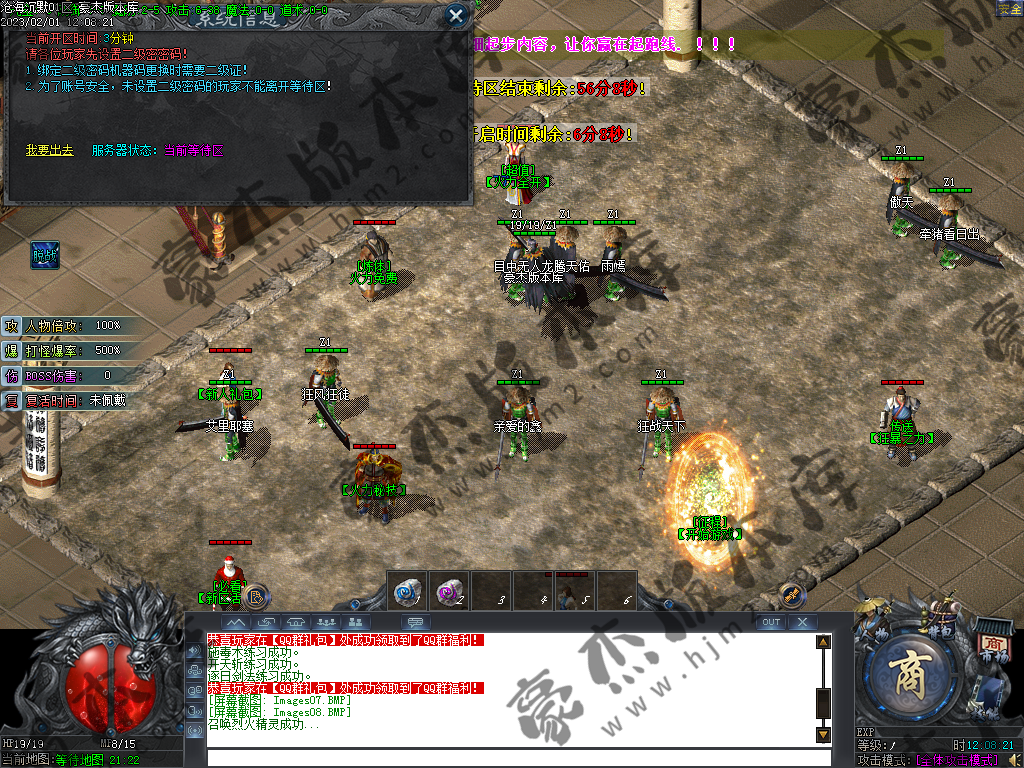This screenshot has width=1024, height=768.
Task: Click the 安全 badge in the corner
Action: point(1009,8)
